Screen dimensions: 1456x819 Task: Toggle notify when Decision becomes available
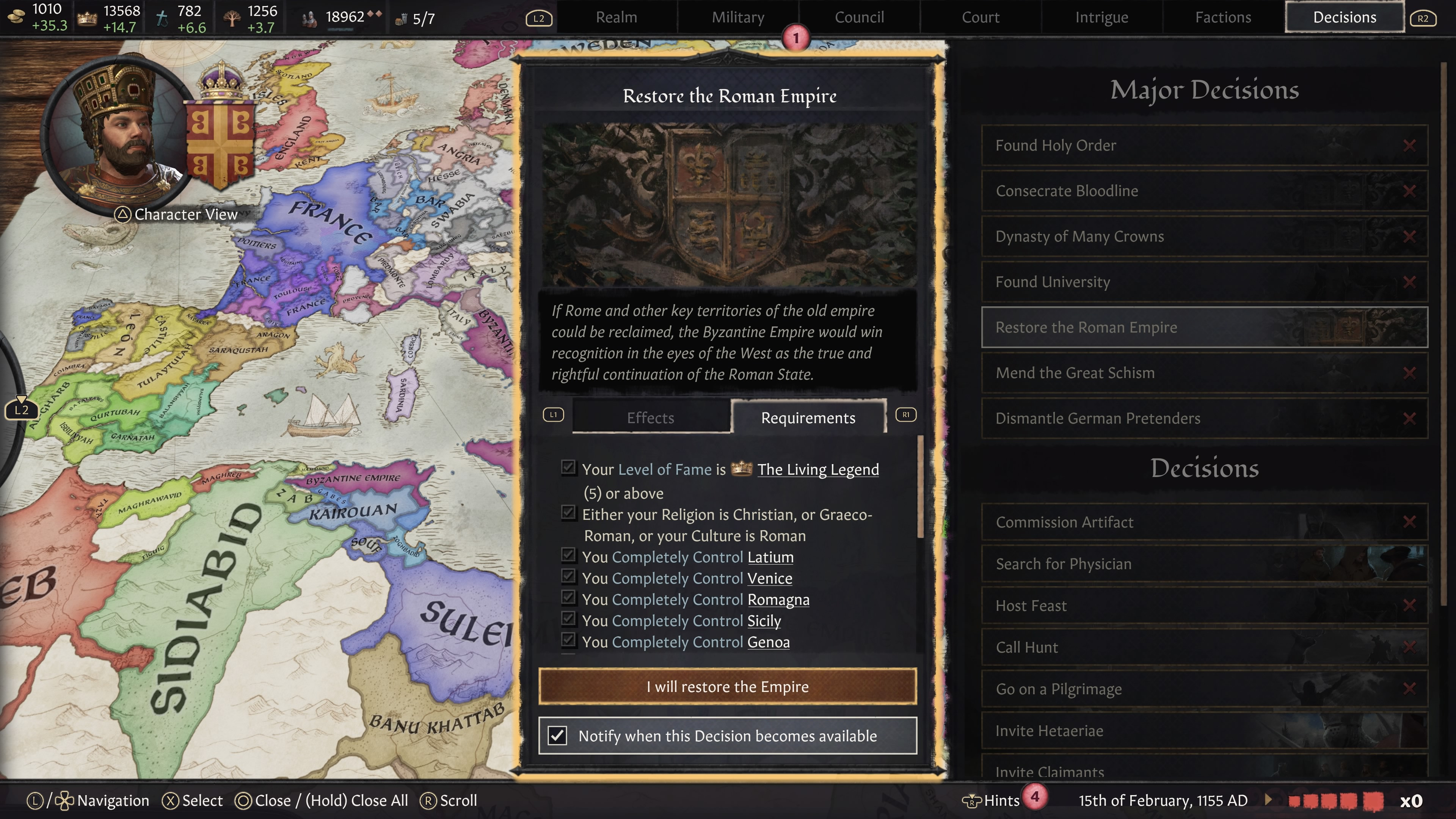tap(558, 735)
